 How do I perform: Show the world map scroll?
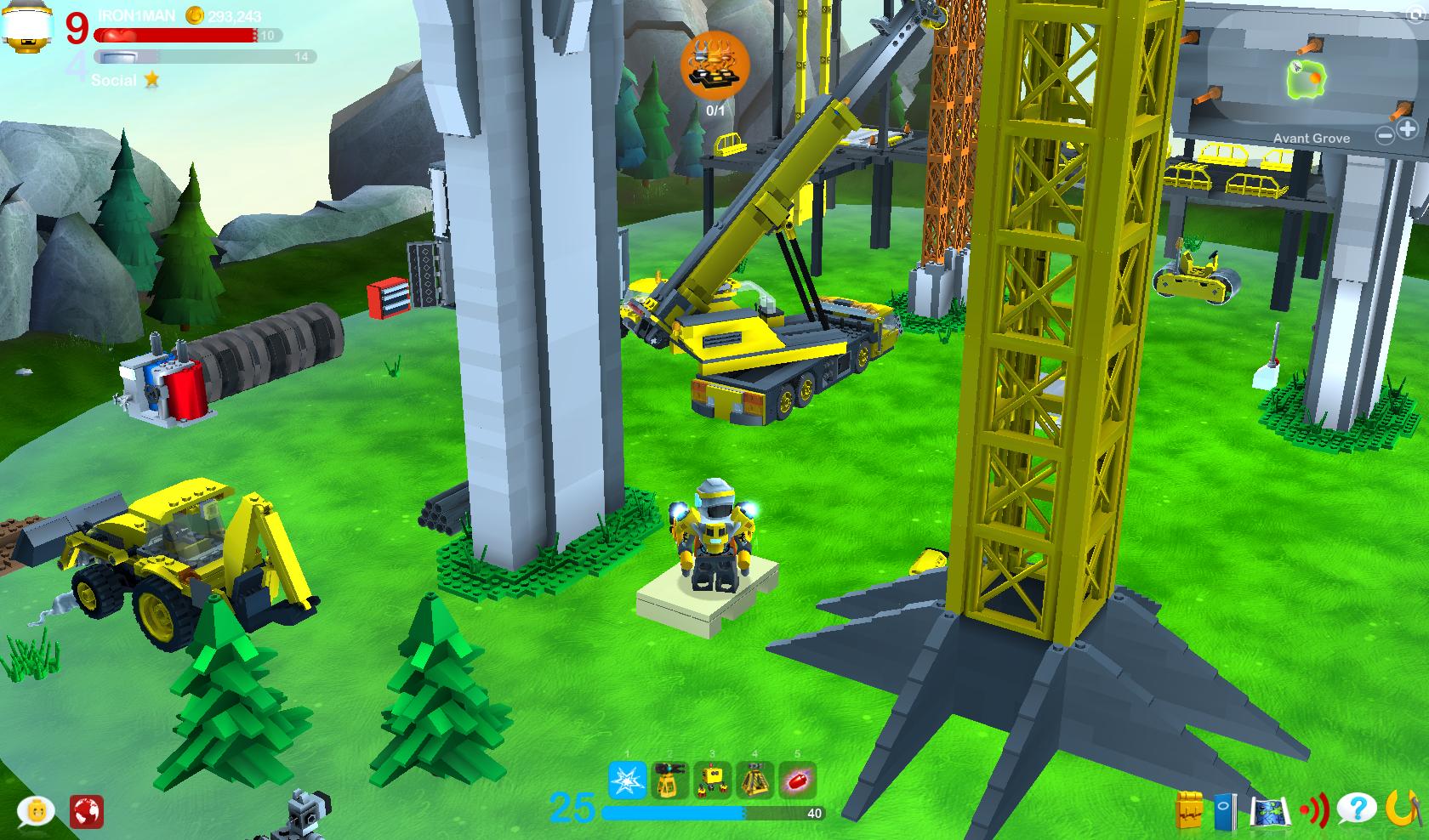click(1270, 809)
